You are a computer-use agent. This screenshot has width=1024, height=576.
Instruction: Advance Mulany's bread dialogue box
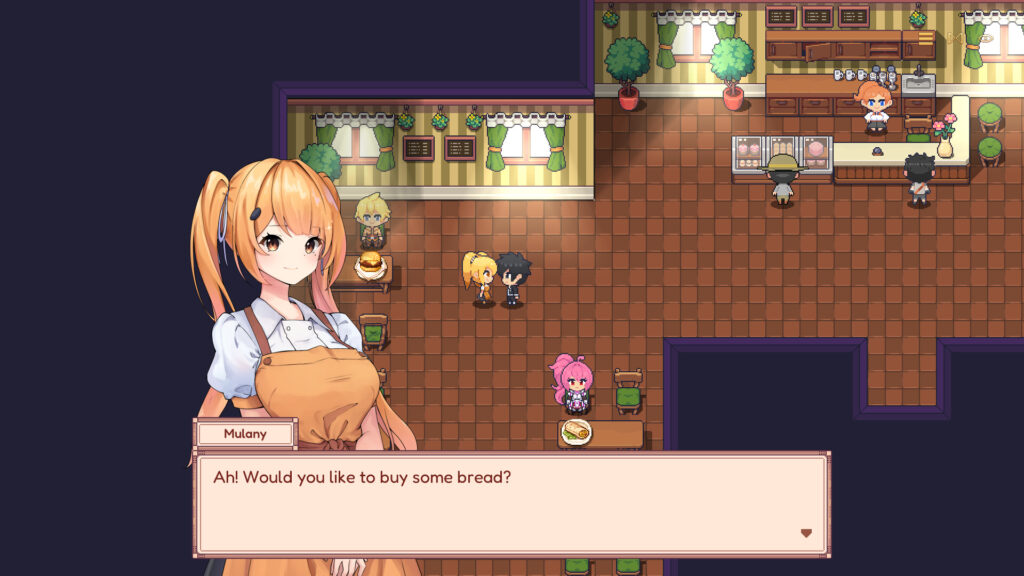tap(510, 504)
